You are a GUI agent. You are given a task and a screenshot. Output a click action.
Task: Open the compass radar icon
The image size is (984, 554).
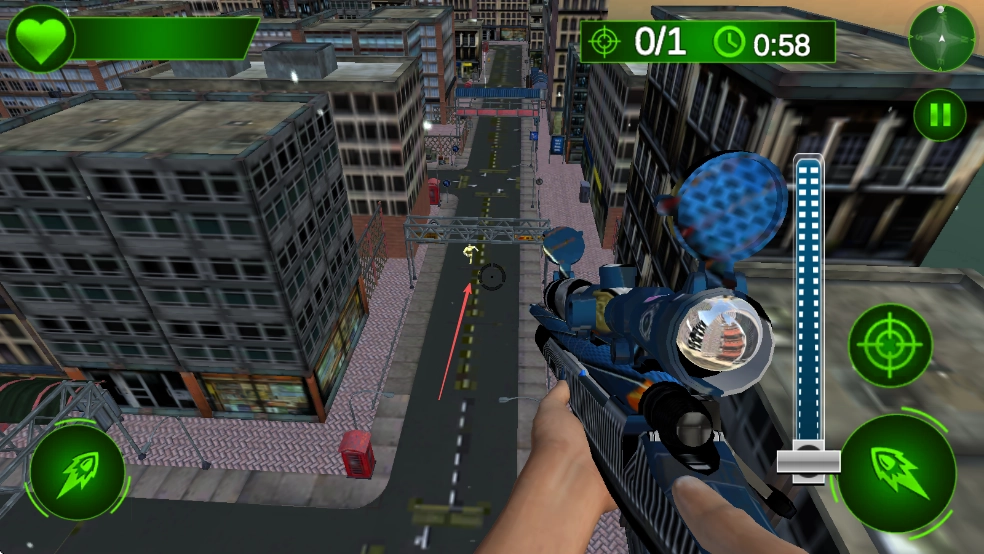tap(941, 38)
